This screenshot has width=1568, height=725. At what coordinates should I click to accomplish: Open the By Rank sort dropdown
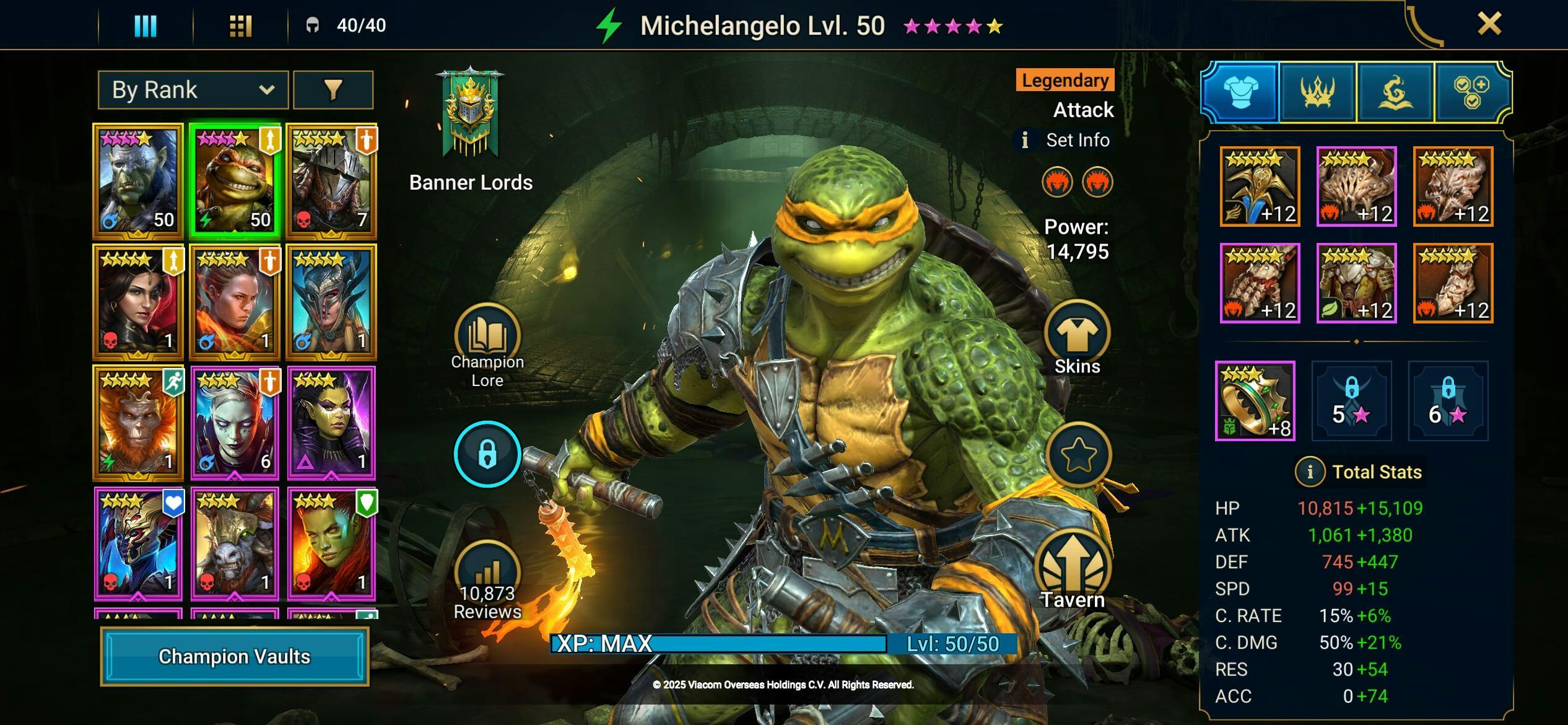pos(193,90)
